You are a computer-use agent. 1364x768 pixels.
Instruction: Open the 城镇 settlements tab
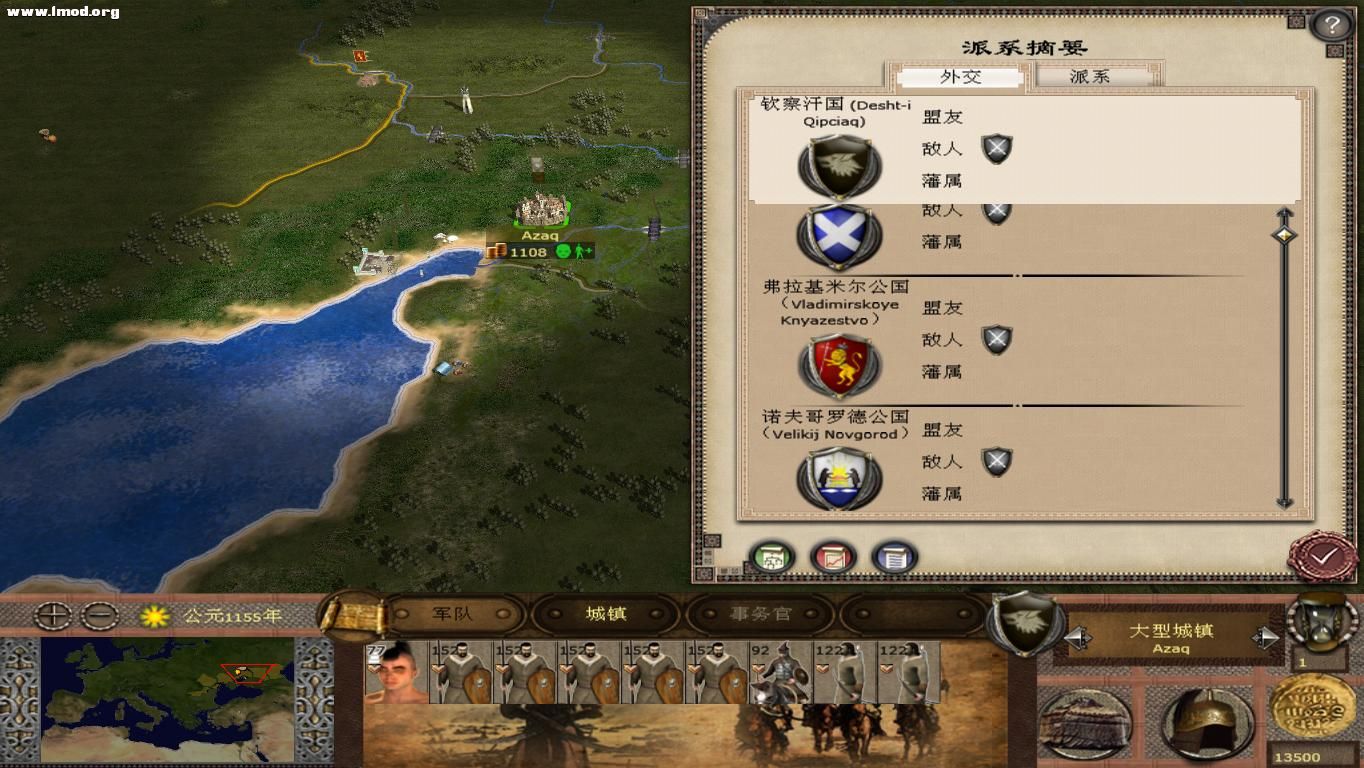[x=606, y=614]
